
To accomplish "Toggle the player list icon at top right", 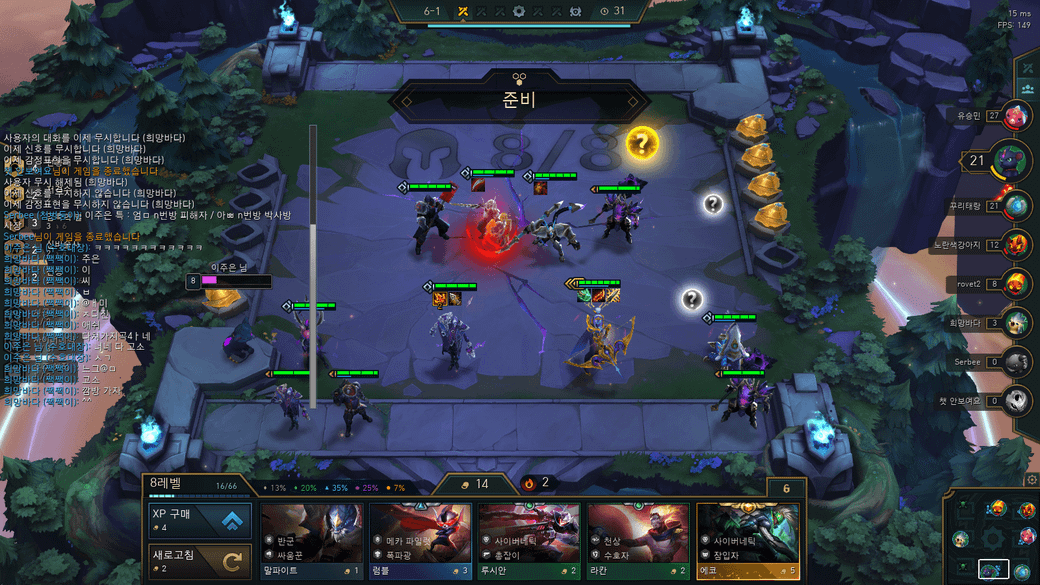I will pos(1028,89).
